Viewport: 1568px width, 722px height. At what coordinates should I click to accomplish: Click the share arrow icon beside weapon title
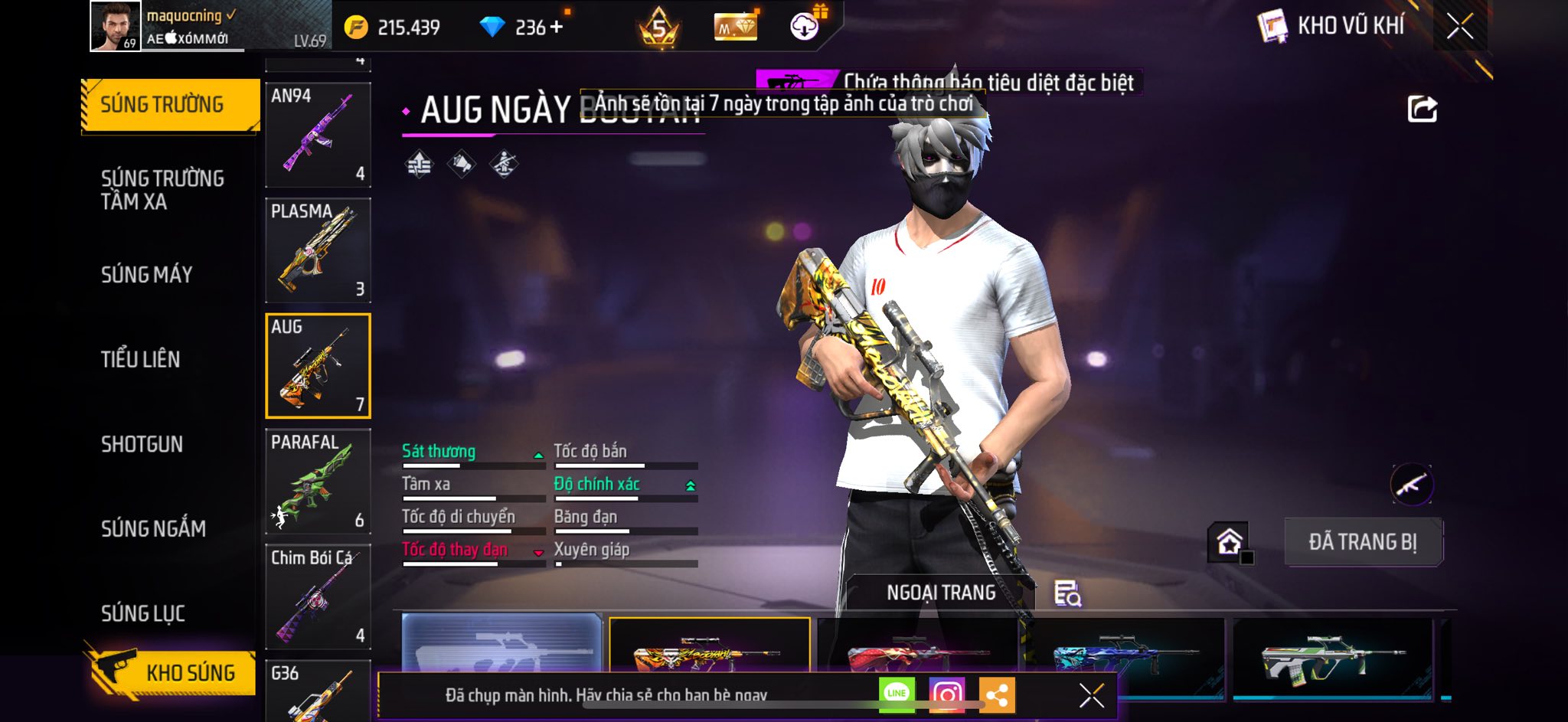pyautogui.click(x=1422, y=109)
